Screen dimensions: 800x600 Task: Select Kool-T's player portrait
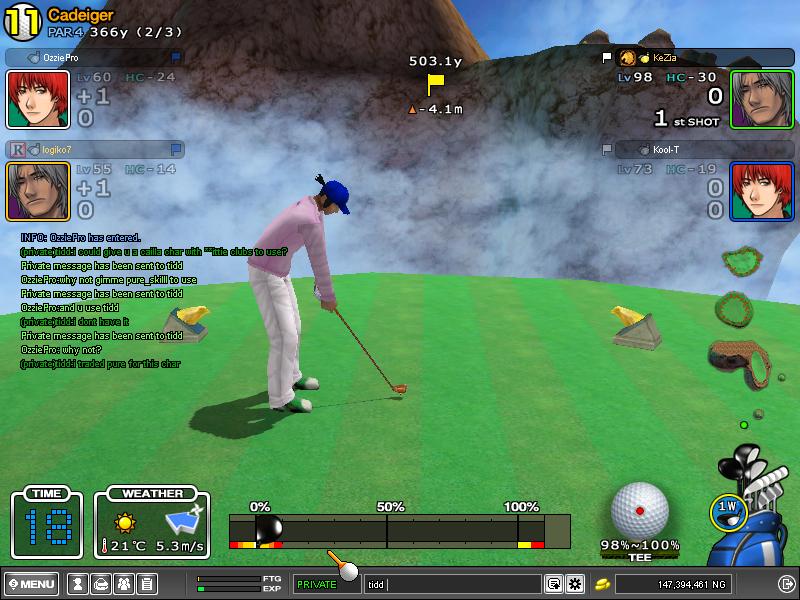(748, 191)
